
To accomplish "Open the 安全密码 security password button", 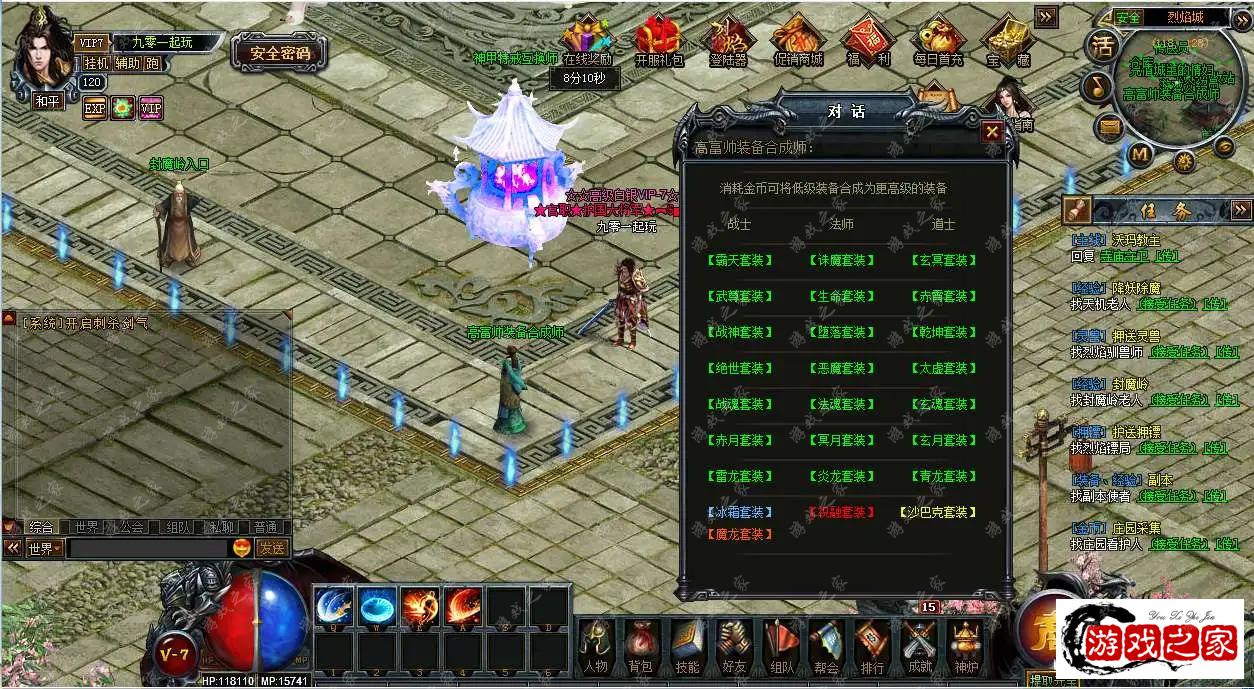I will 280,53.
